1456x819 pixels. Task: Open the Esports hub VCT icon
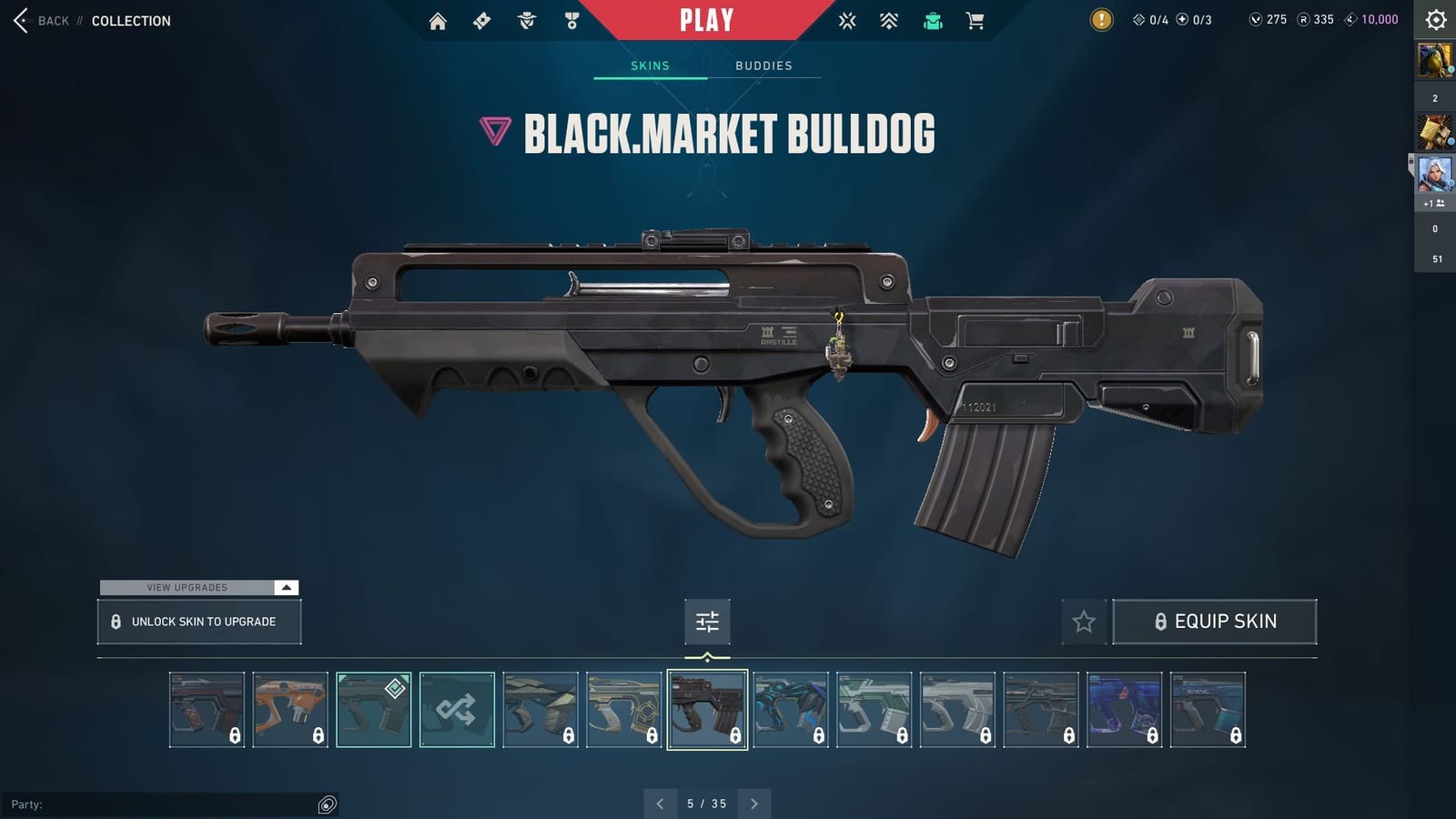coord(847,20)
